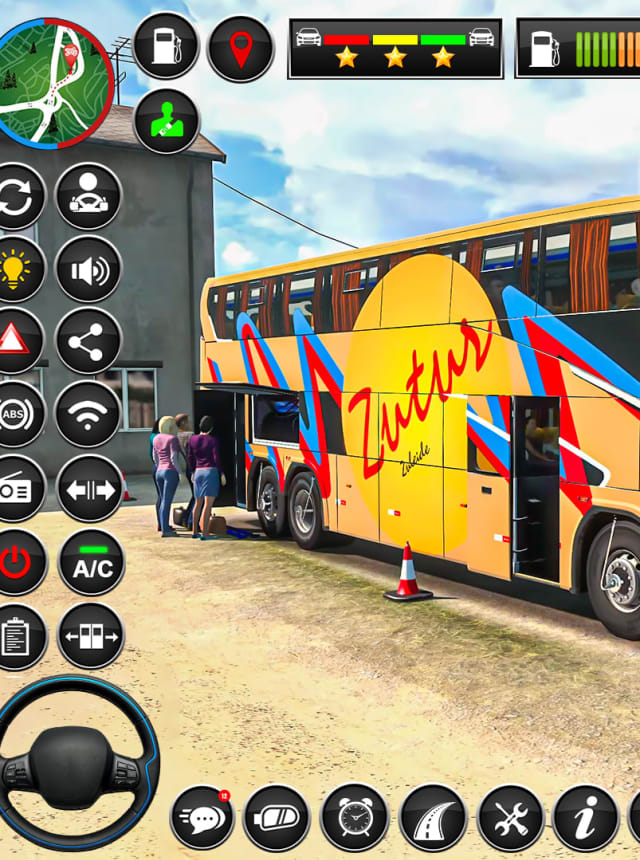Viewport: 640px width, 860px height.
Task: Open the clipboard checklist button
Action: click(x=14, y=636)
